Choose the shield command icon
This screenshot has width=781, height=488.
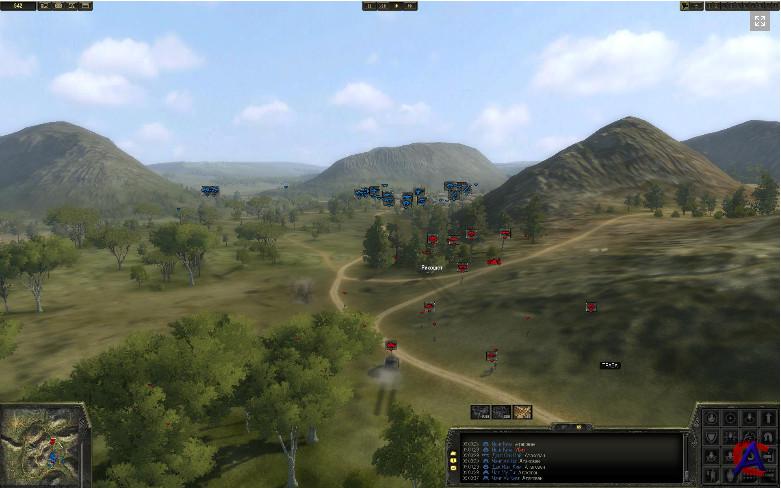[x=711, y=436]
